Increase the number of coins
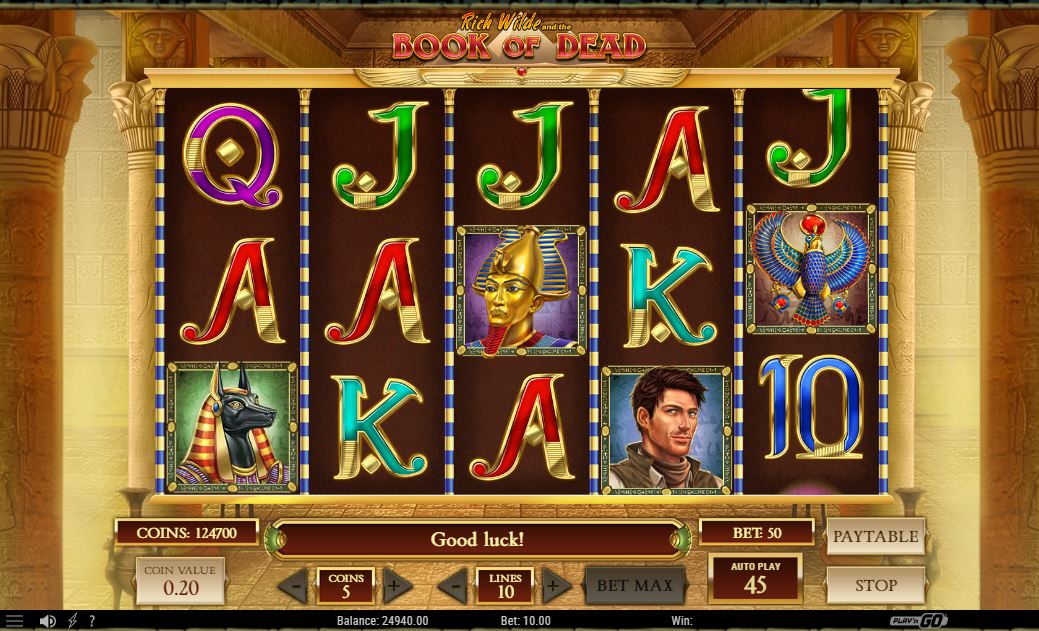This screenshot has height=631, width=1039. click(394, 586)
